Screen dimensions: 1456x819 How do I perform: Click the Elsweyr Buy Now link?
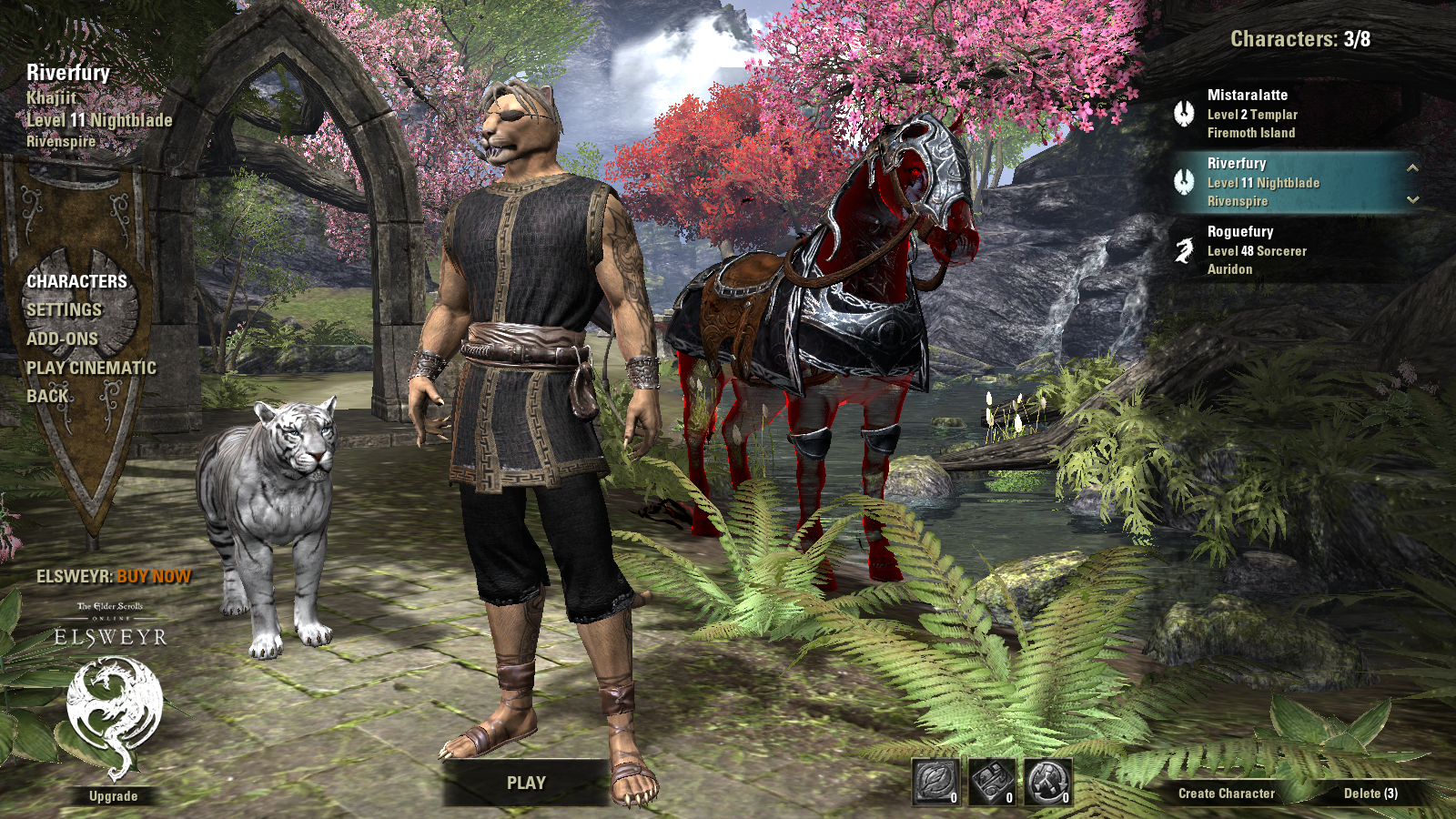114,577
